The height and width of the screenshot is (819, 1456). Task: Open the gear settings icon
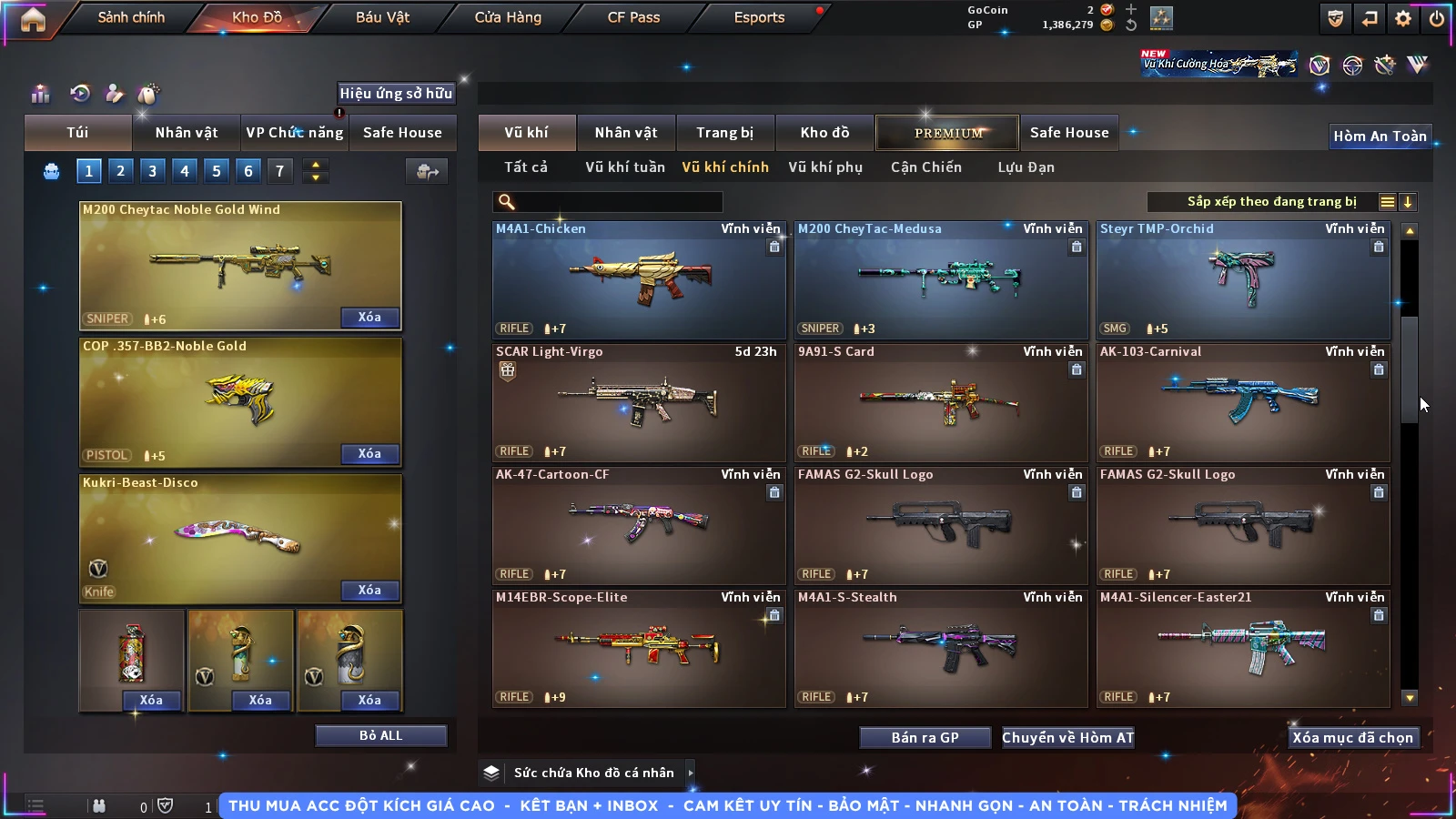1403,18
